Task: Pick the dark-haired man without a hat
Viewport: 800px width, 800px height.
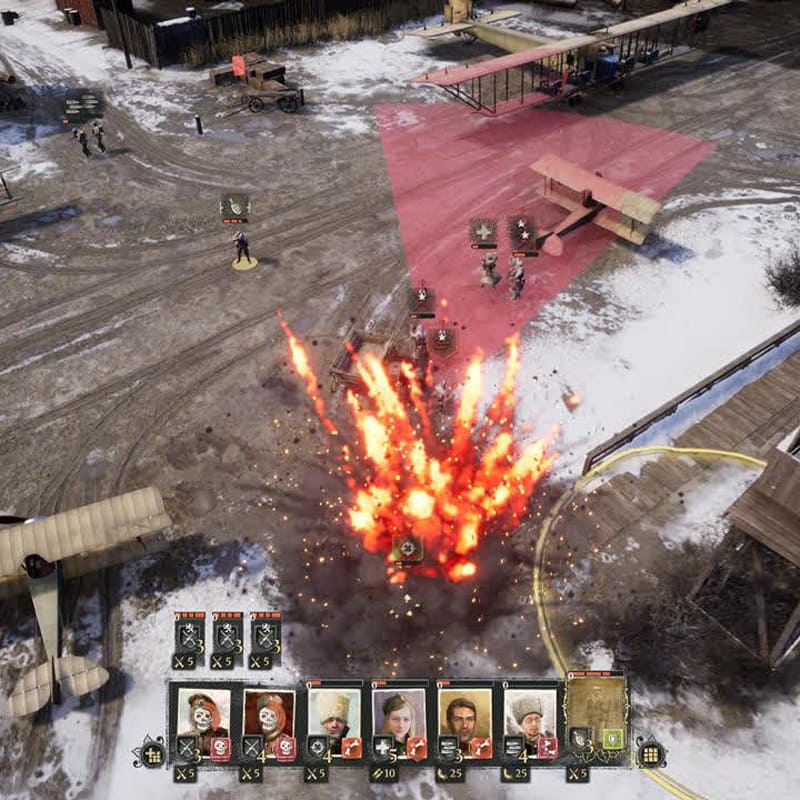Action: coord(462,712)
